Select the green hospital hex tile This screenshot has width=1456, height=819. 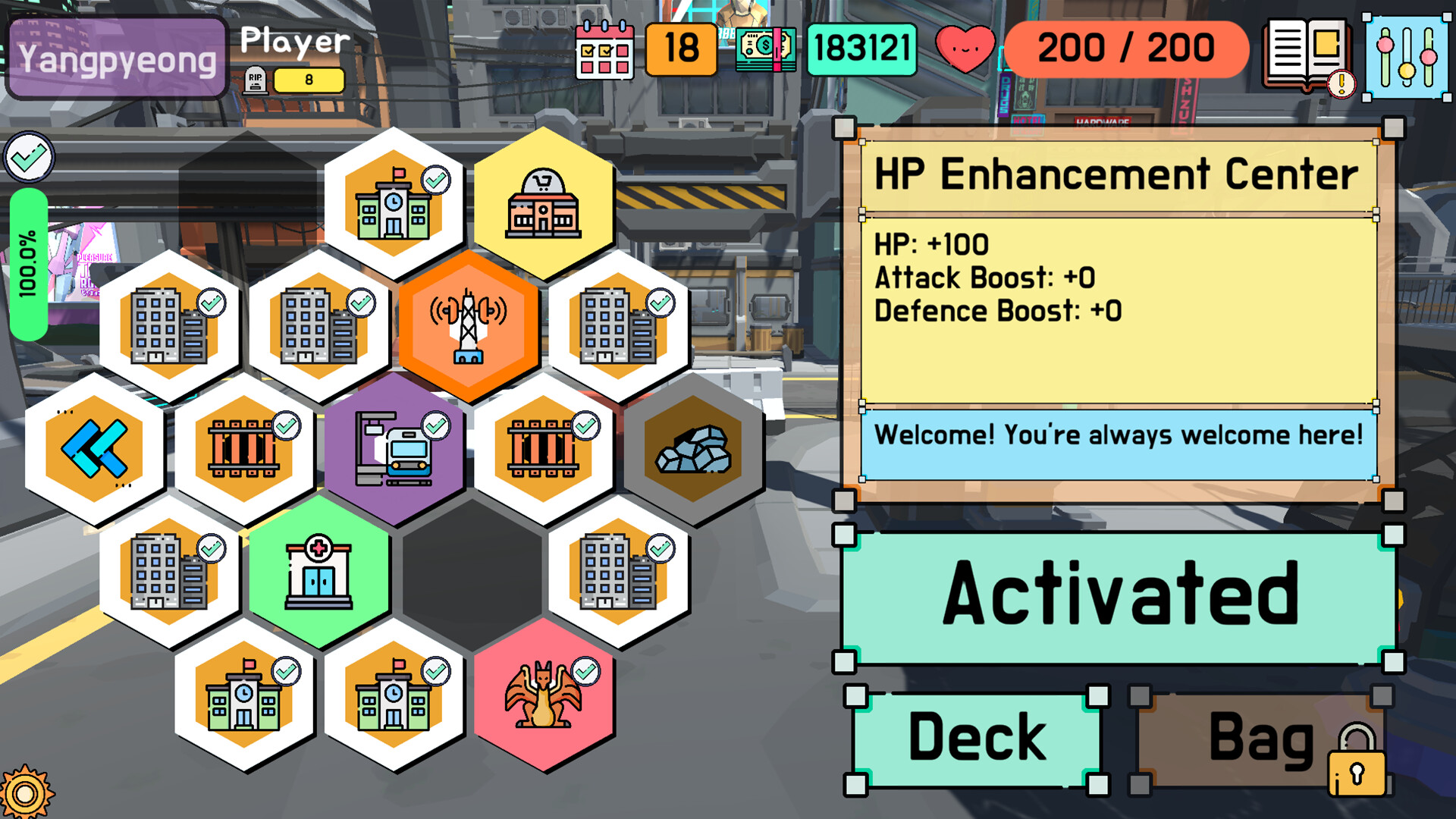click(x=318, y=573)
